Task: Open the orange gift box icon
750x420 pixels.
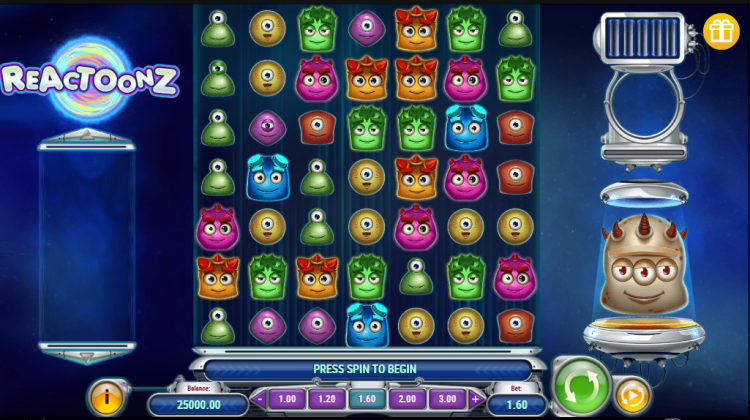Action: click(720, 31)
